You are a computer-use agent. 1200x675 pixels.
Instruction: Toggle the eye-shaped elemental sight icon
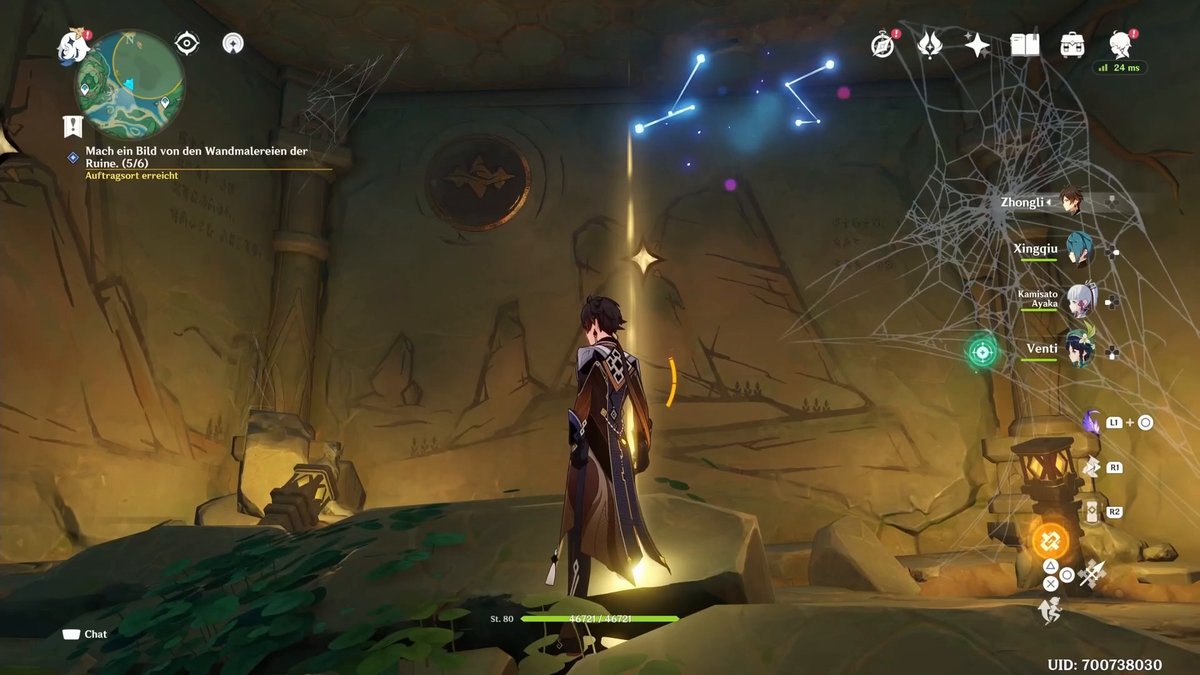coord(187,42)
